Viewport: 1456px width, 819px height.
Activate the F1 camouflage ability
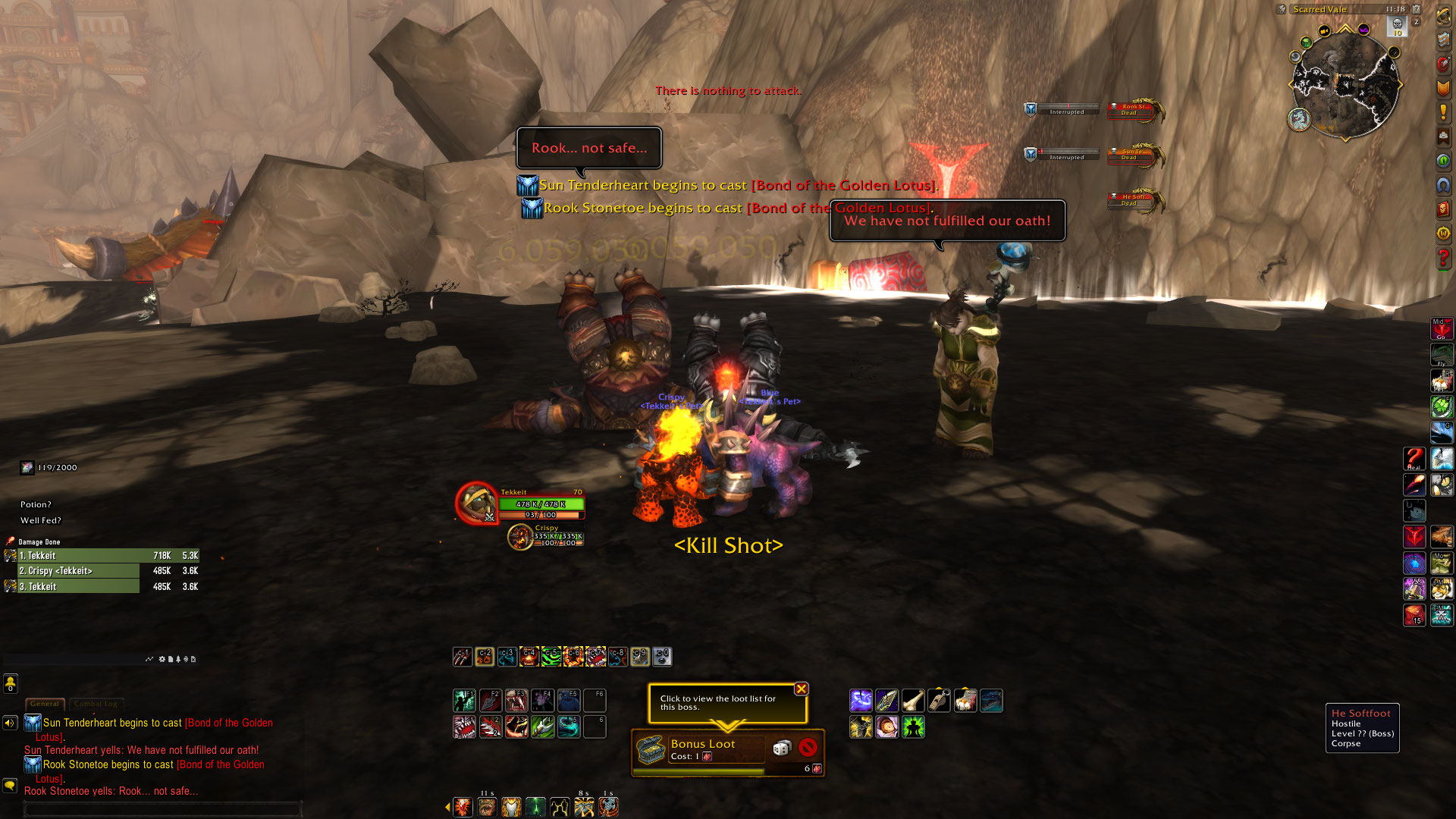tap(464, 700)
